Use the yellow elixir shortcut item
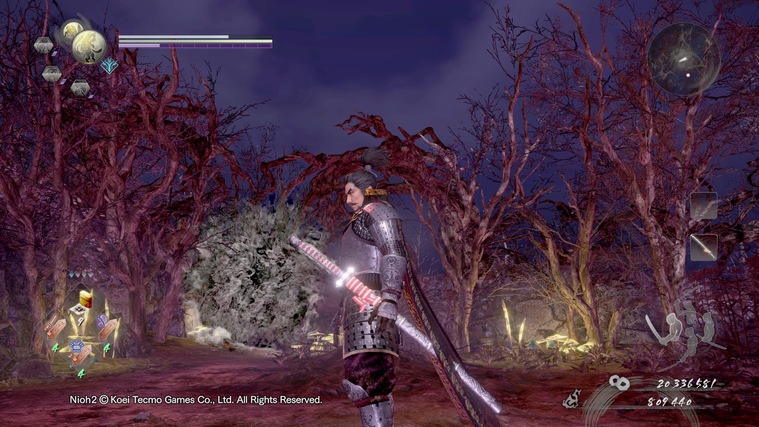Image resolution: width=759 pixels, height=427 pixels. click(86, 300)
